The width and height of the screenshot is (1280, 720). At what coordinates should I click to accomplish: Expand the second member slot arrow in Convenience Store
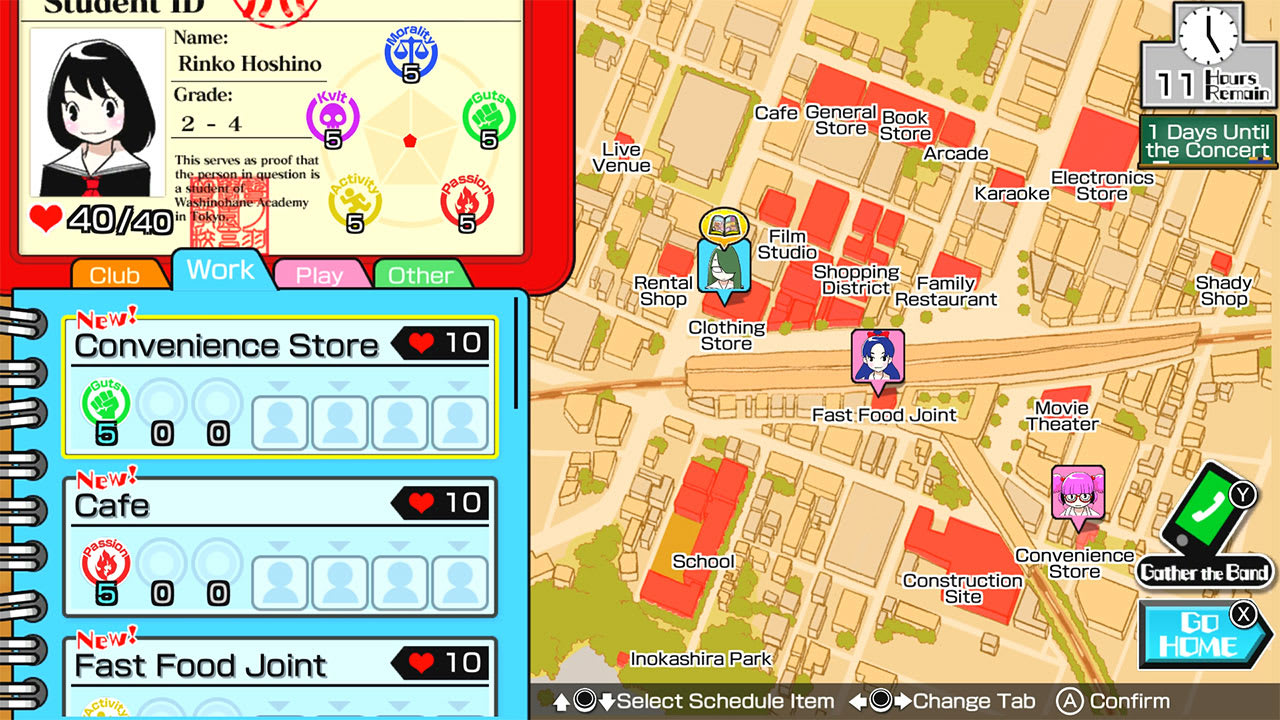(339, 386)
